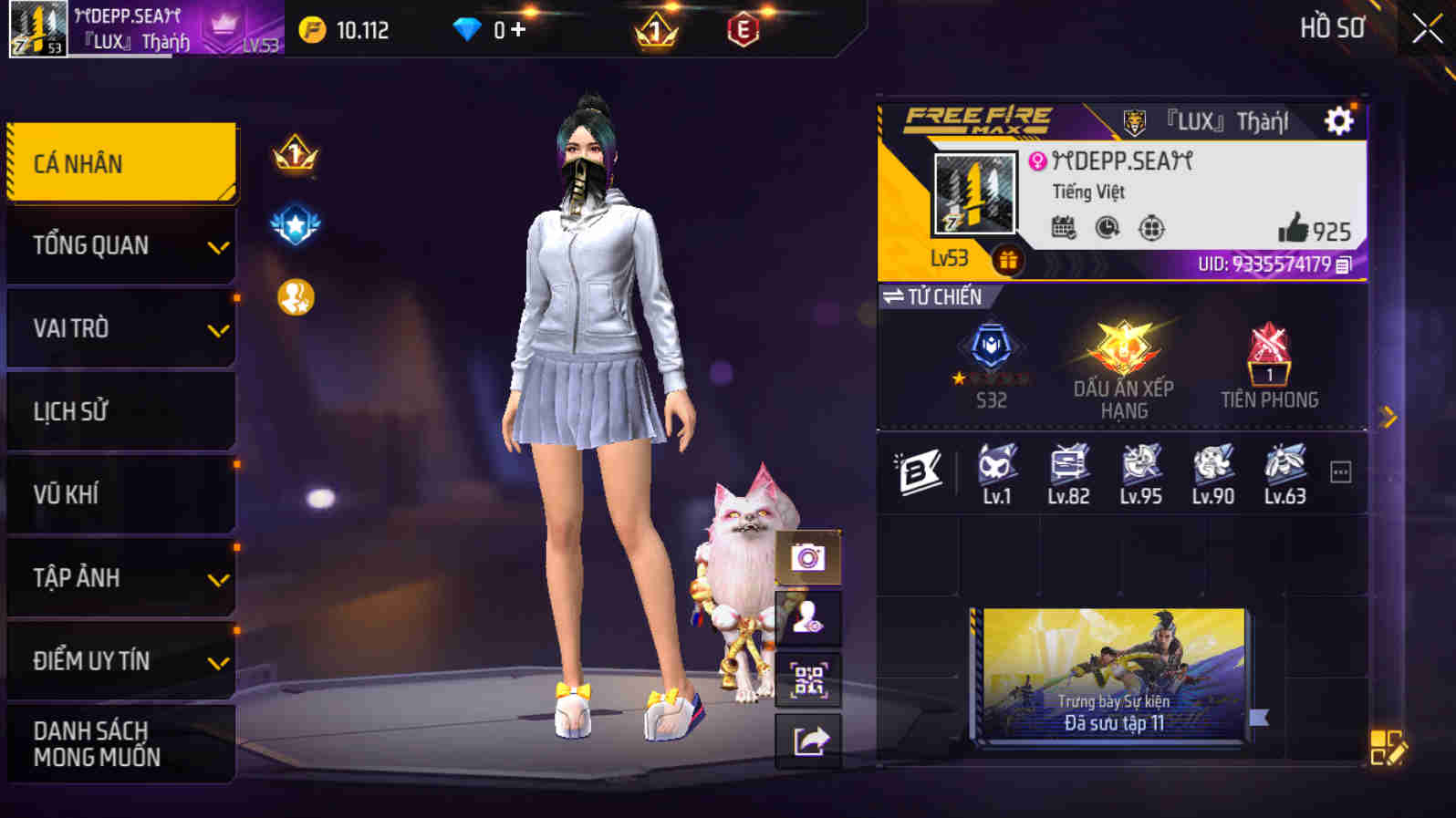Open the VŨ KHÍ tab
Screen dimensions: 1456x818
(x=120, y=493)
